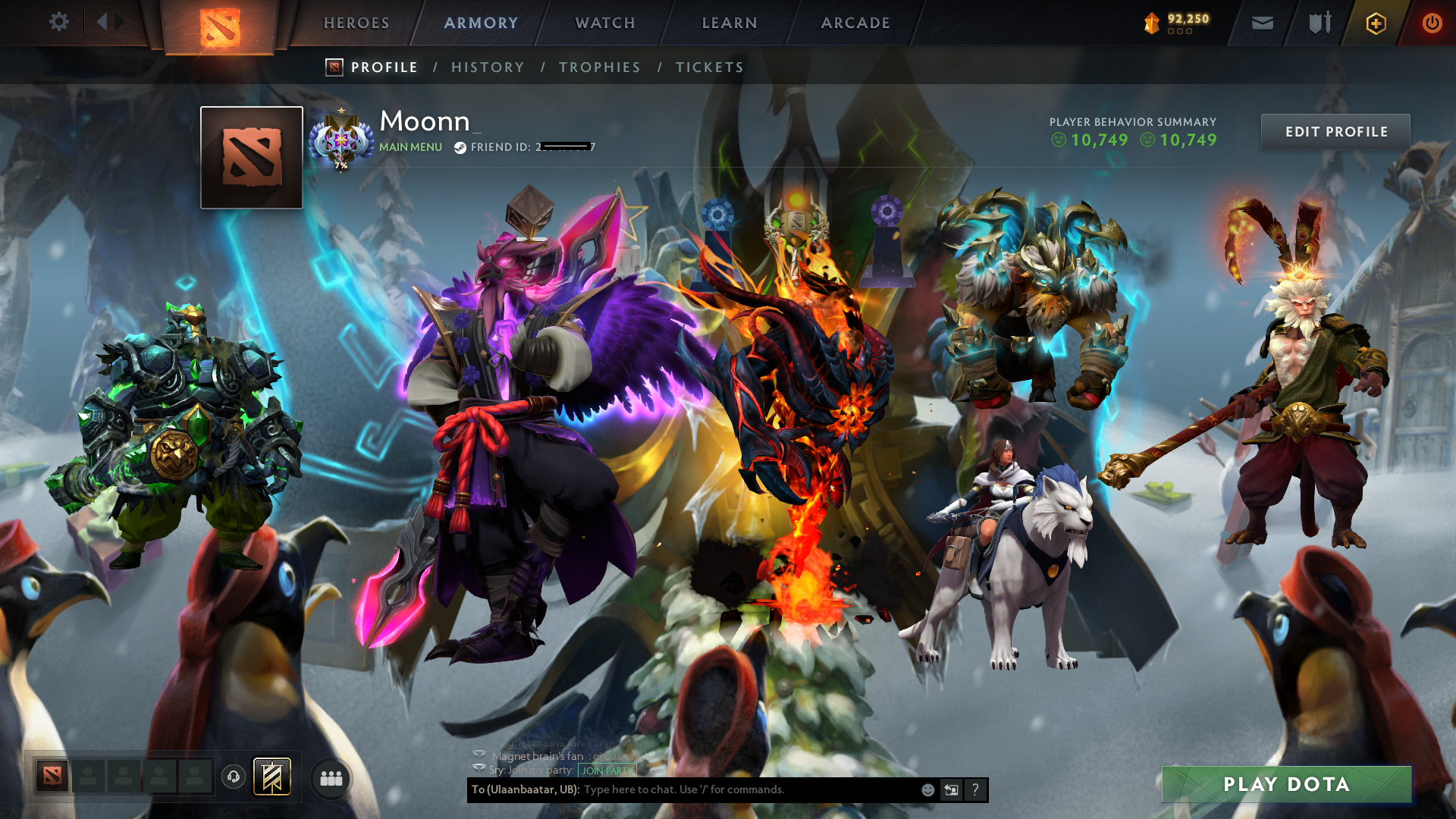Click the settings gear icon

pyautogui.click(x=59, y=22)
